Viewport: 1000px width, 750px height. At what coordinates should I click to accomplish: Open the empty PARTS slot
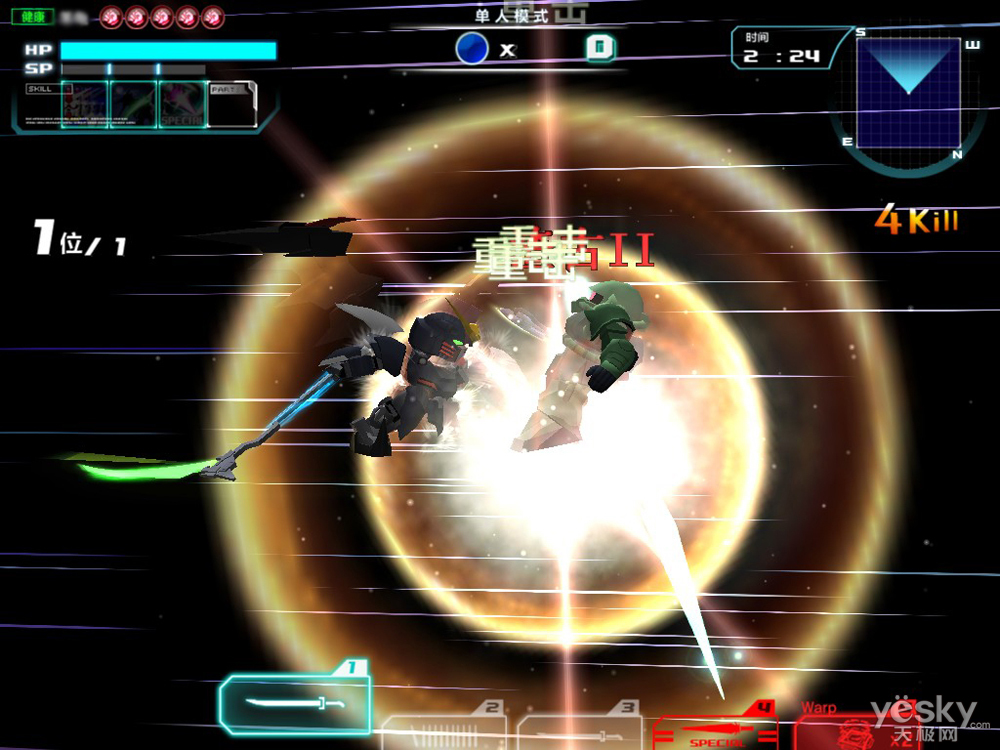(231, 105)
